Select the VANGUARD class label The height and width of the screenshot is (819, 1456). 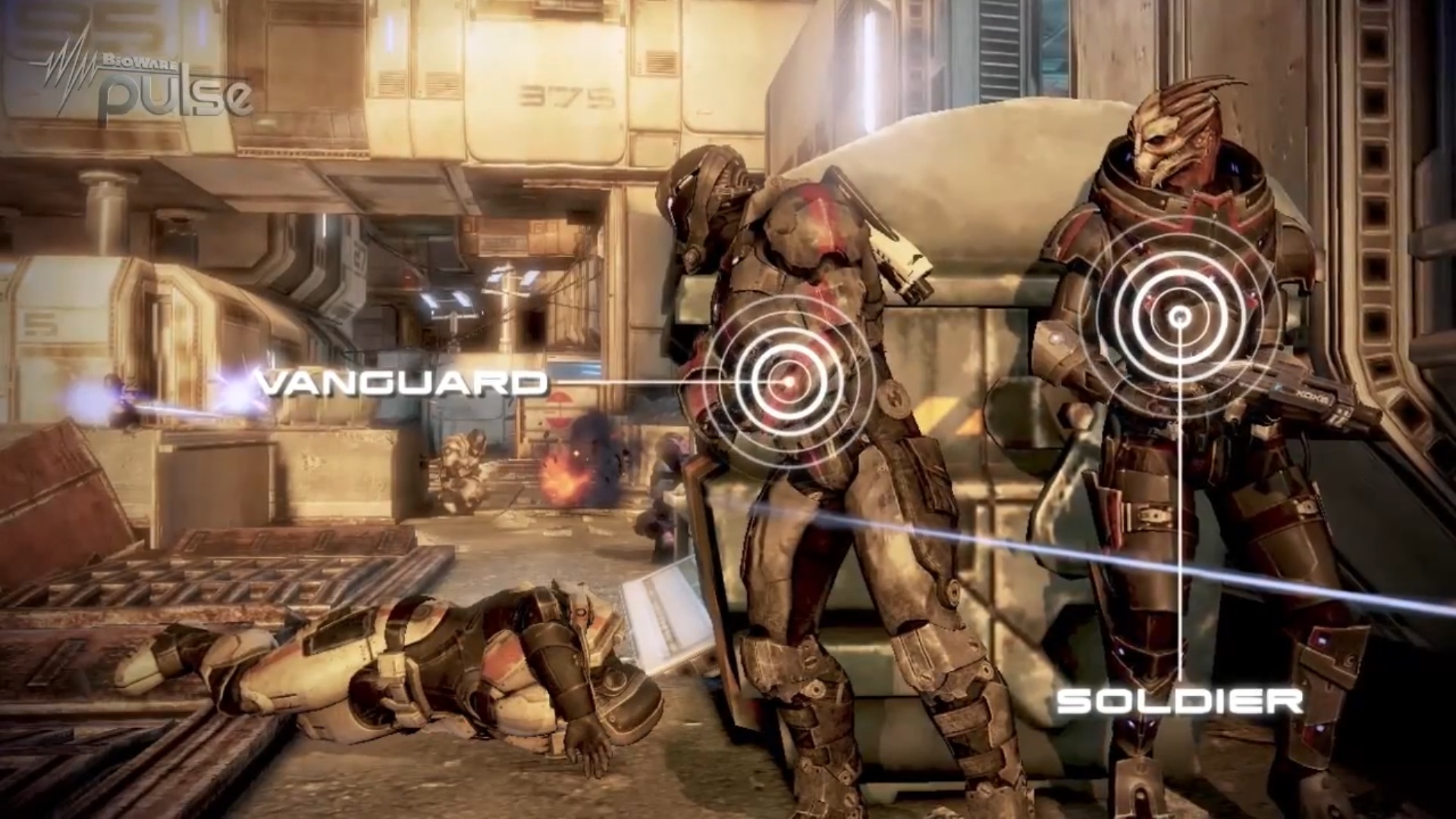tap(402, 382)
